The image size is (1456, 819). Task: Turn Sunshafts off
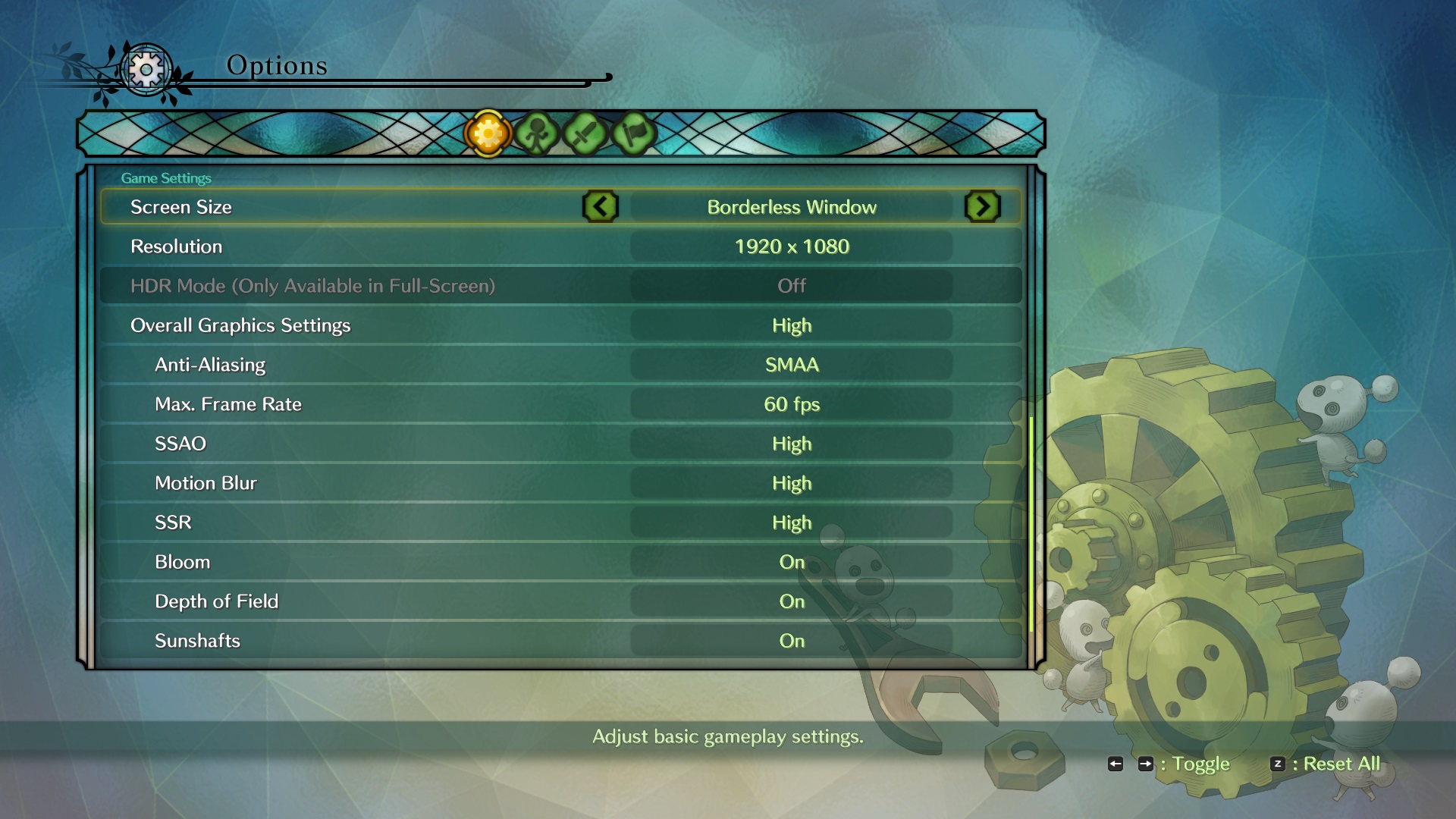pyautogui.click(x=792, y=641)
